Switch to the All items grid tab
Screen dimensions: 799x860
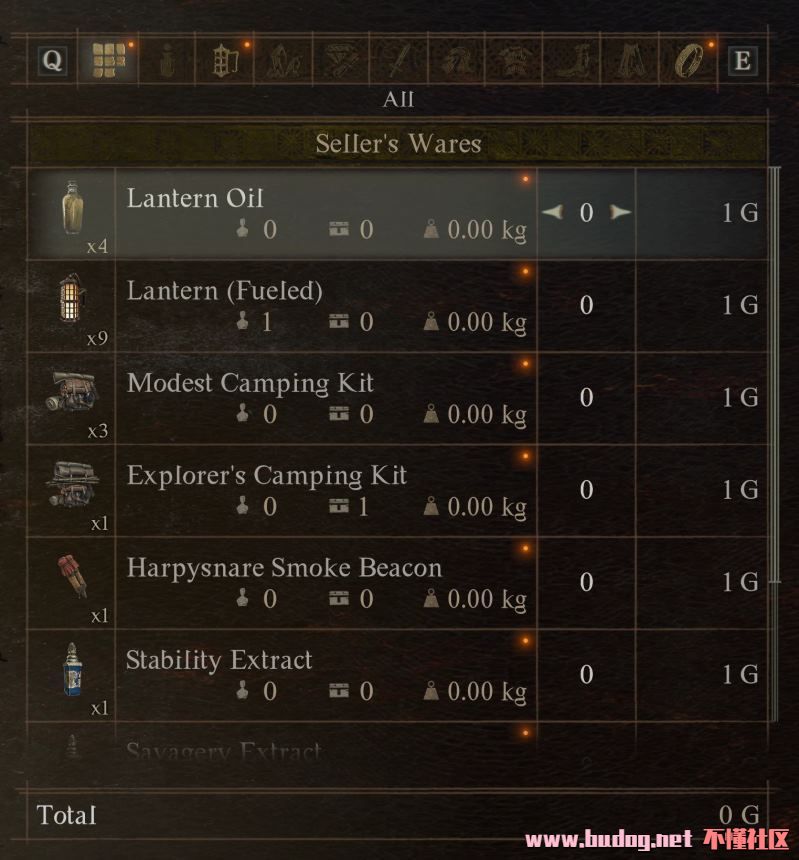tap(109, 61)
